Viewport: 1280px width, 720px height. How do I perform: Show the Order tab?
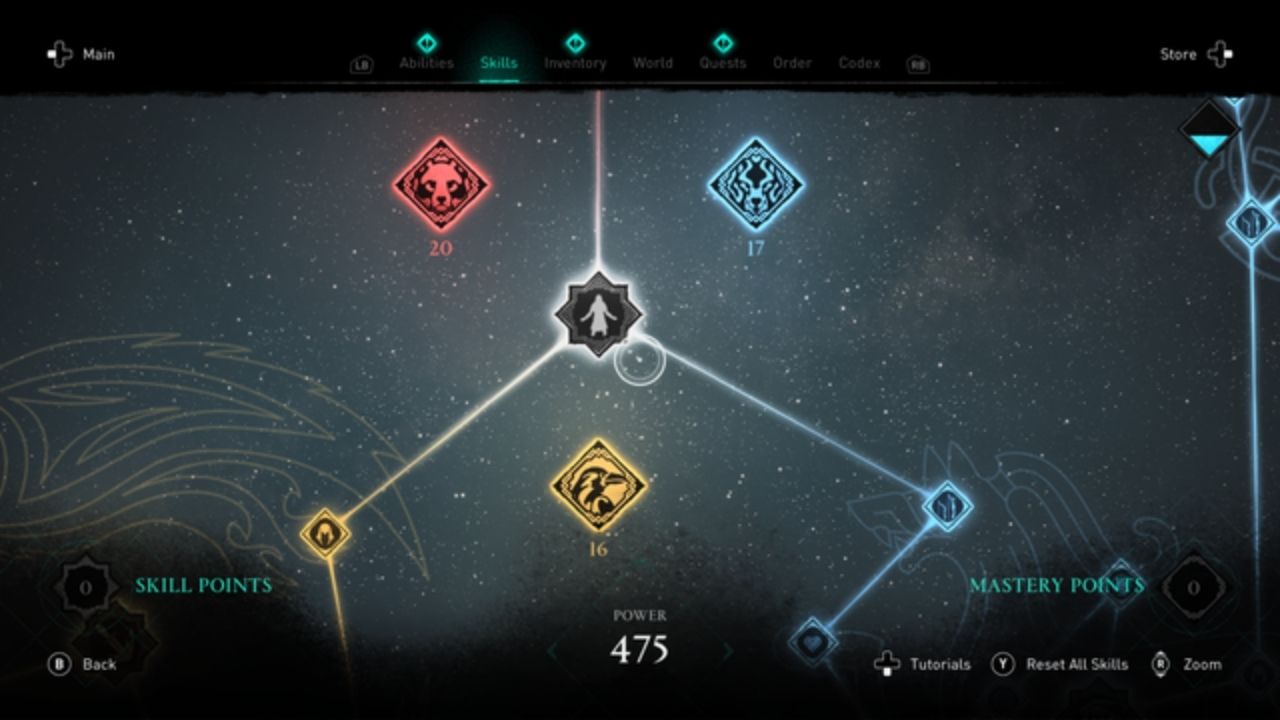pos(791,62)
